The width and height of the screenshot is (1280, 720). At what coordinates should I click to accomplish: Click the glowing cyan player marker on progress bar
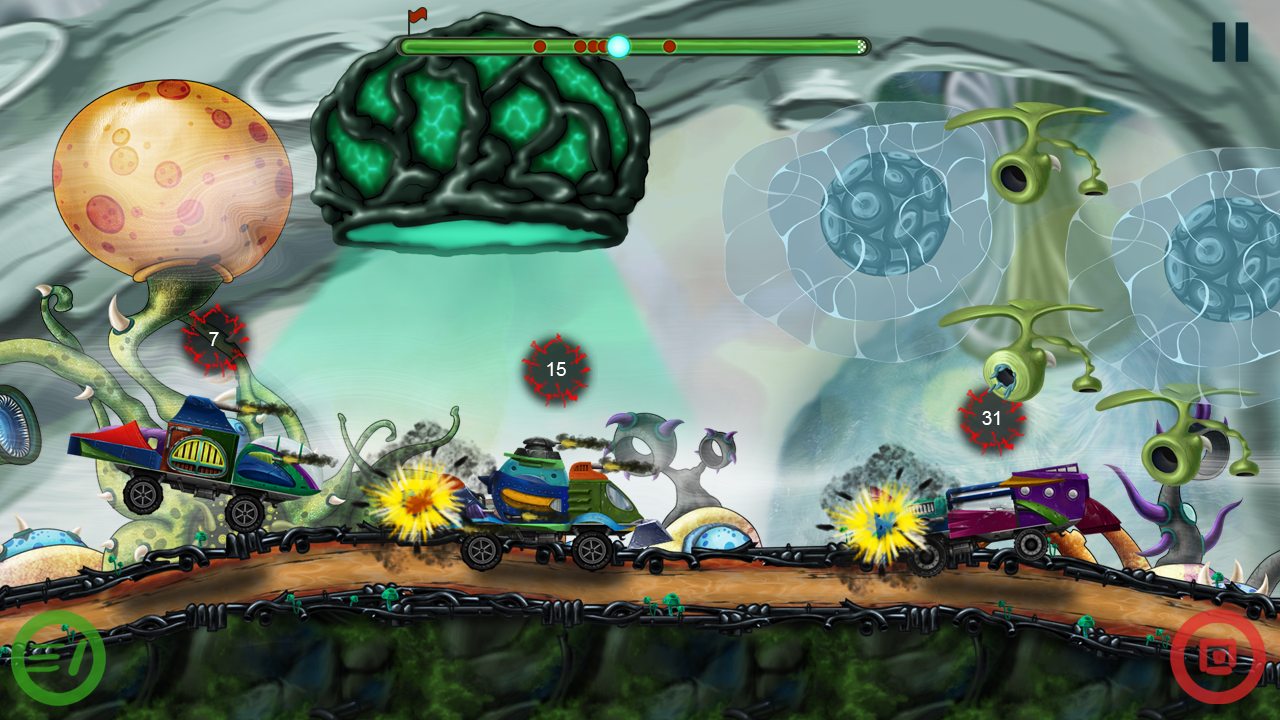(x=620, y=45)
